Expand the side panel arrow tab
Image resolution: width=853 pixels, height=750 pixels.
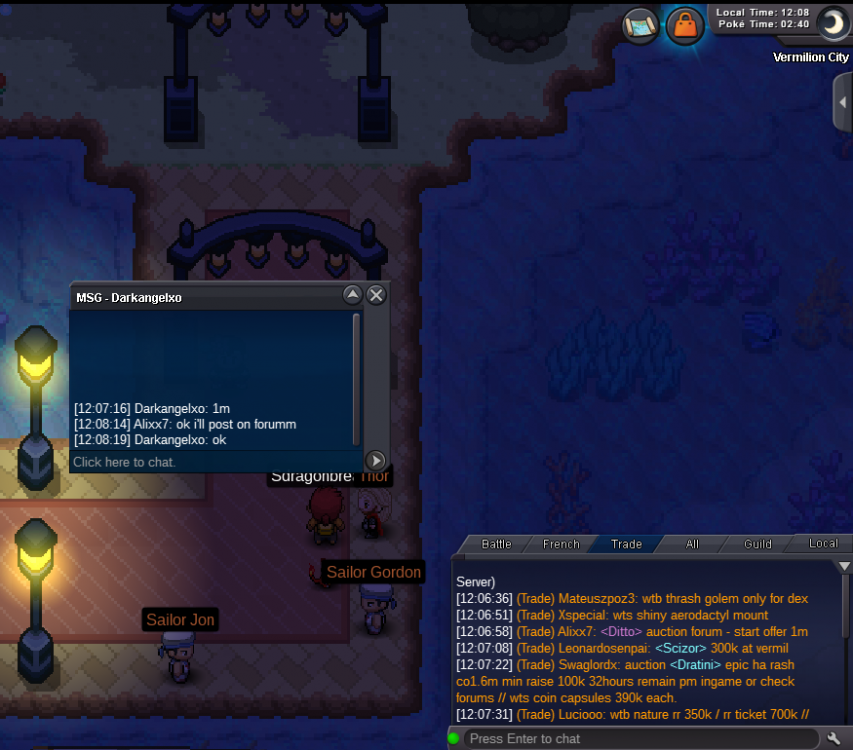click(x=843, y=102)
